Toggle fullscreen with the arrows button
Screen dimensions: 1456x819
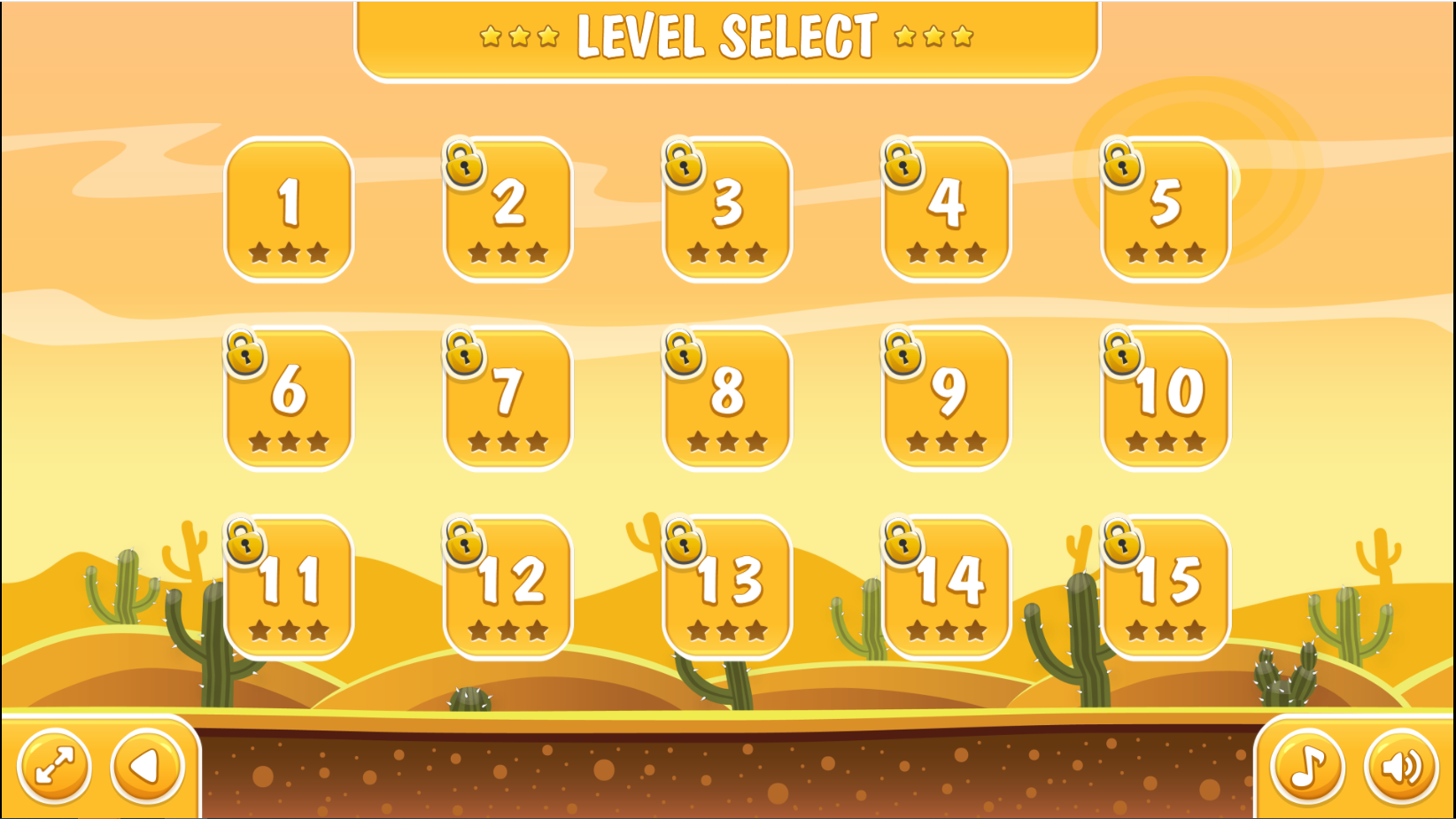coord(55,766)
